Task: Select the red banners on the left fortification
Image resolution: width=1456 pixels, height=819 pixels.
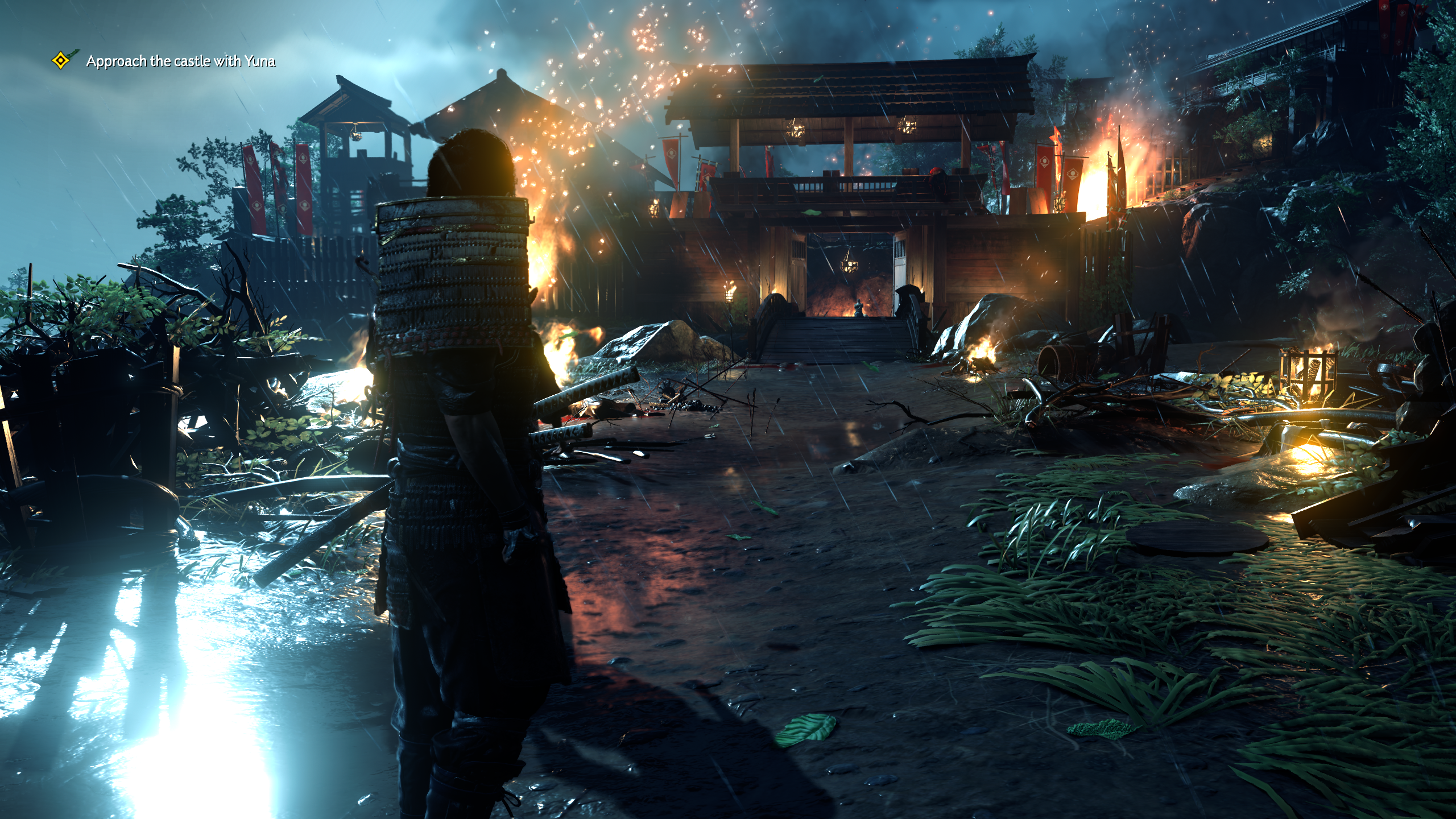Action: [x=279, y=188]
